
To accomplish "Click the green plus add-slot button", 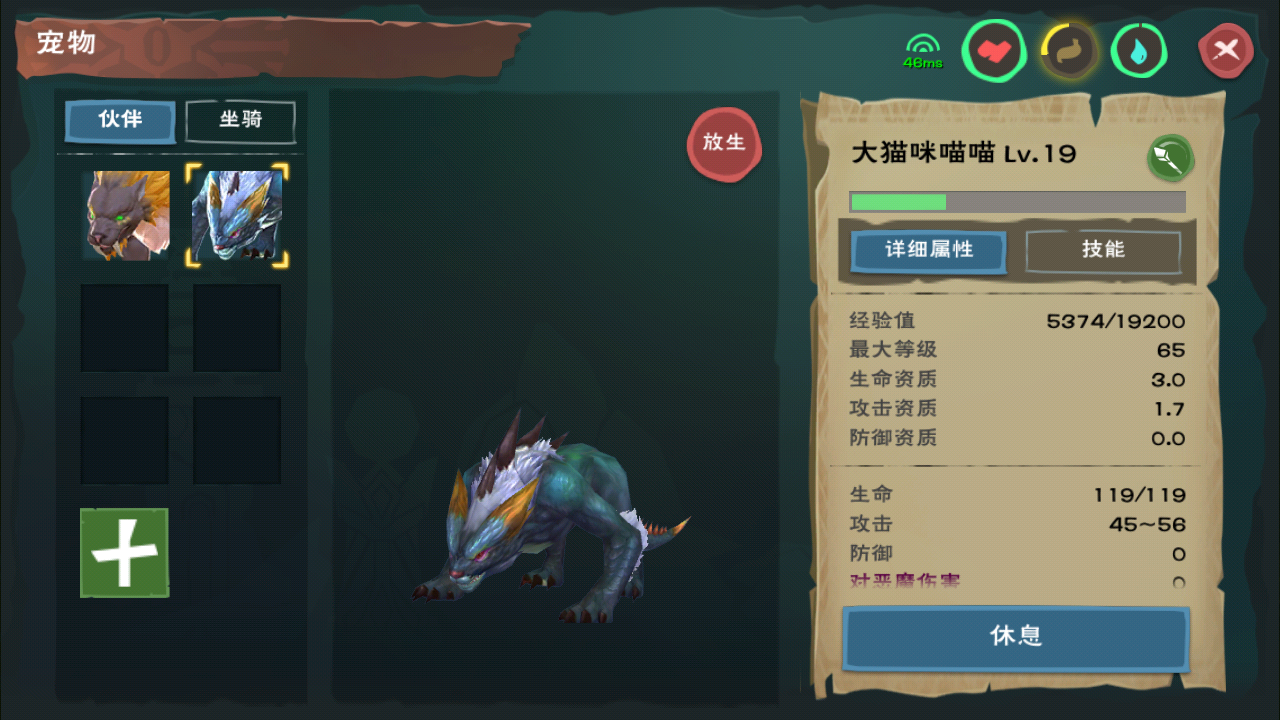I will [124, 552].
